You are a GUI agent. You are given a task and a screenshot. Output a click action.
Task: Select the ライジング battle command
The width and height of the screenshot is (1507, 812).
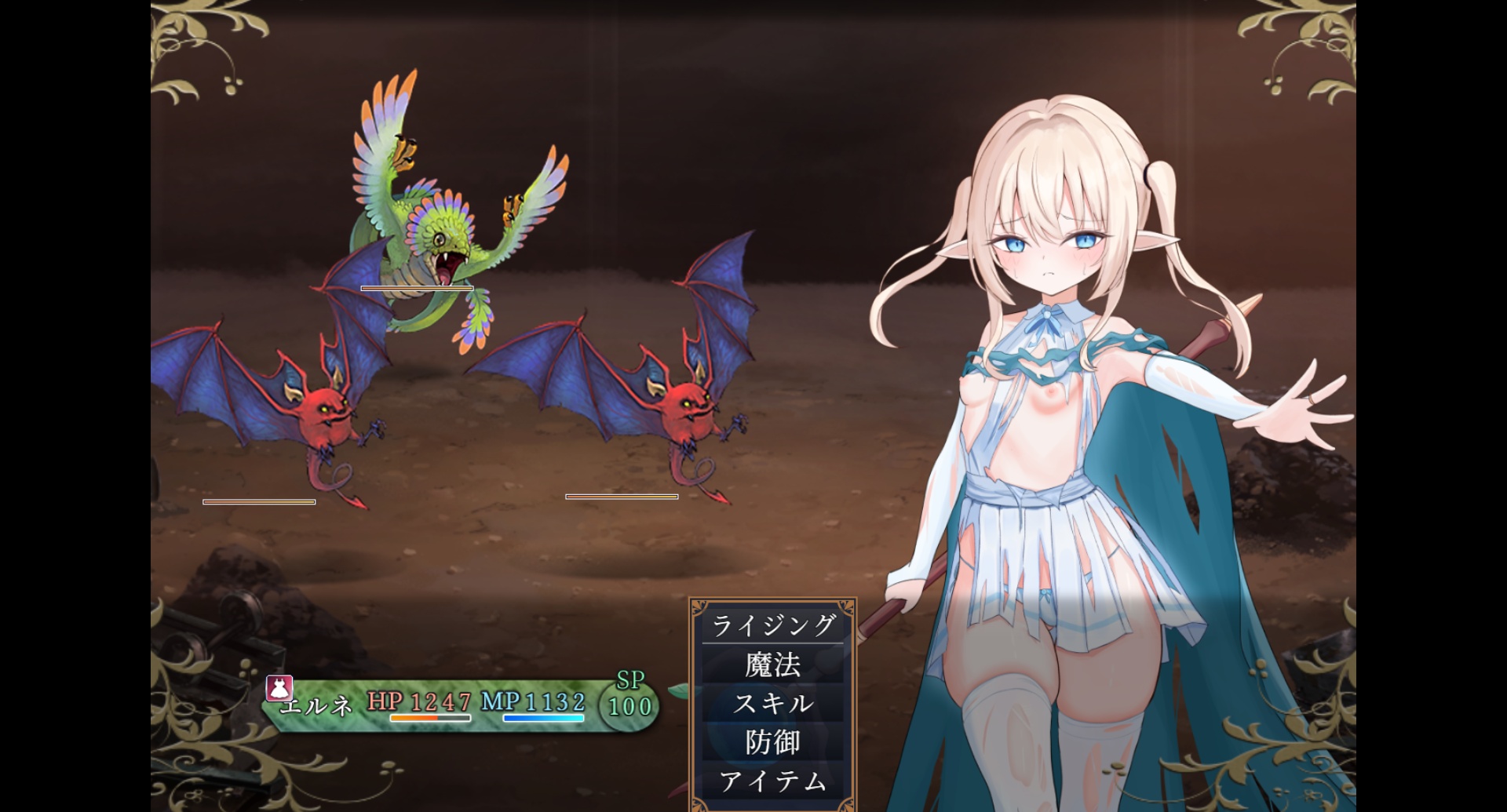coord(773,625)
